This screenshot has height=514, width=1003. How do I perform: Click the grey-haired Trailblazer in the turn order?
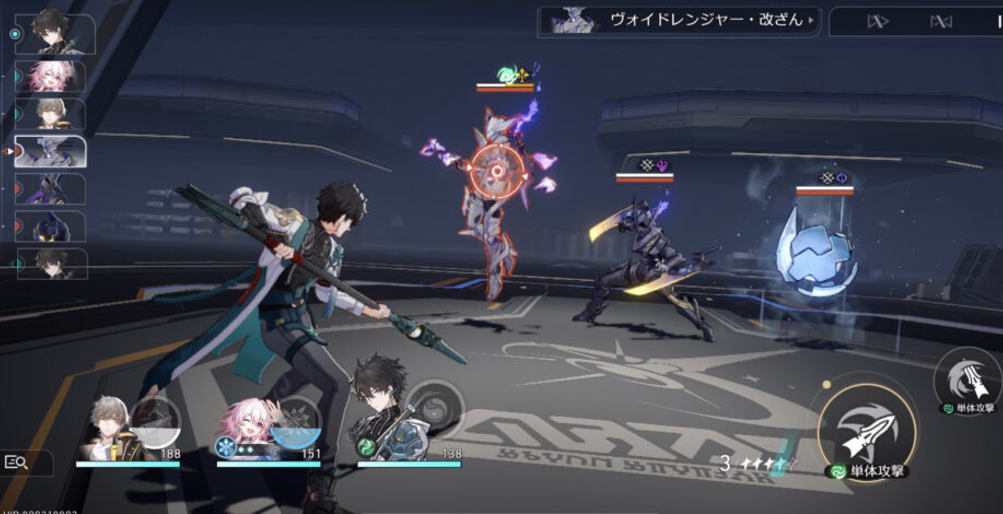tap(52, 113)
